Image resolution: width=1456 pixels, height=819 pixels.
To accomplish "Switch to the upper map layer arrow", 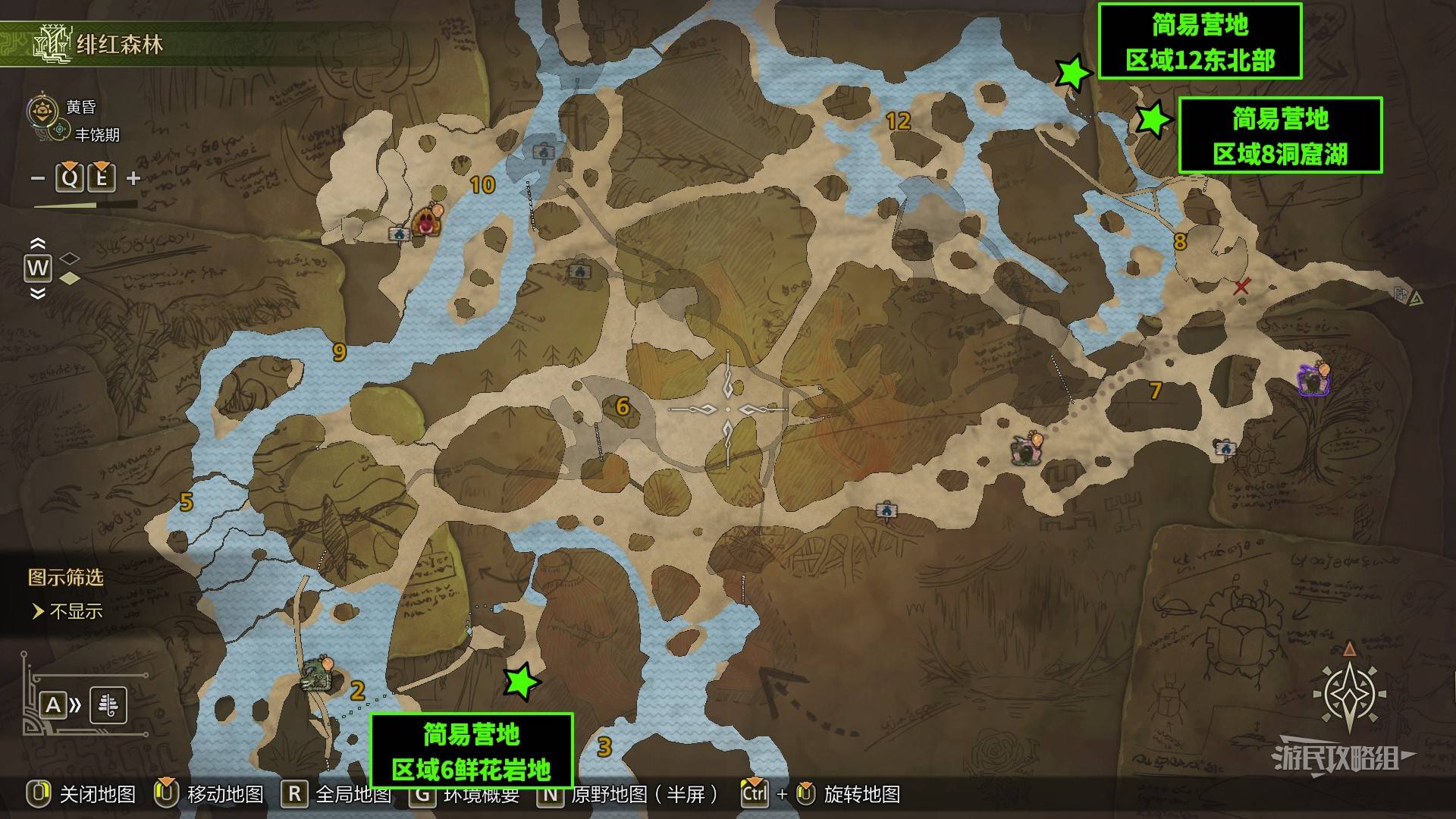I will (37, 243).
